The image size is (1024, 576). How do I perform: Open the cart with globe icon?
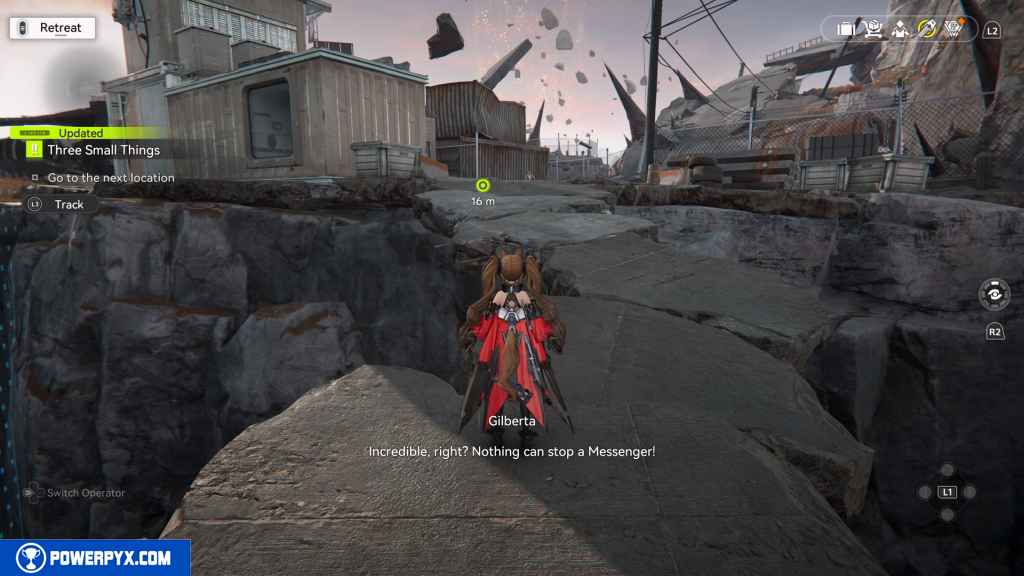[x=872, y=29]
